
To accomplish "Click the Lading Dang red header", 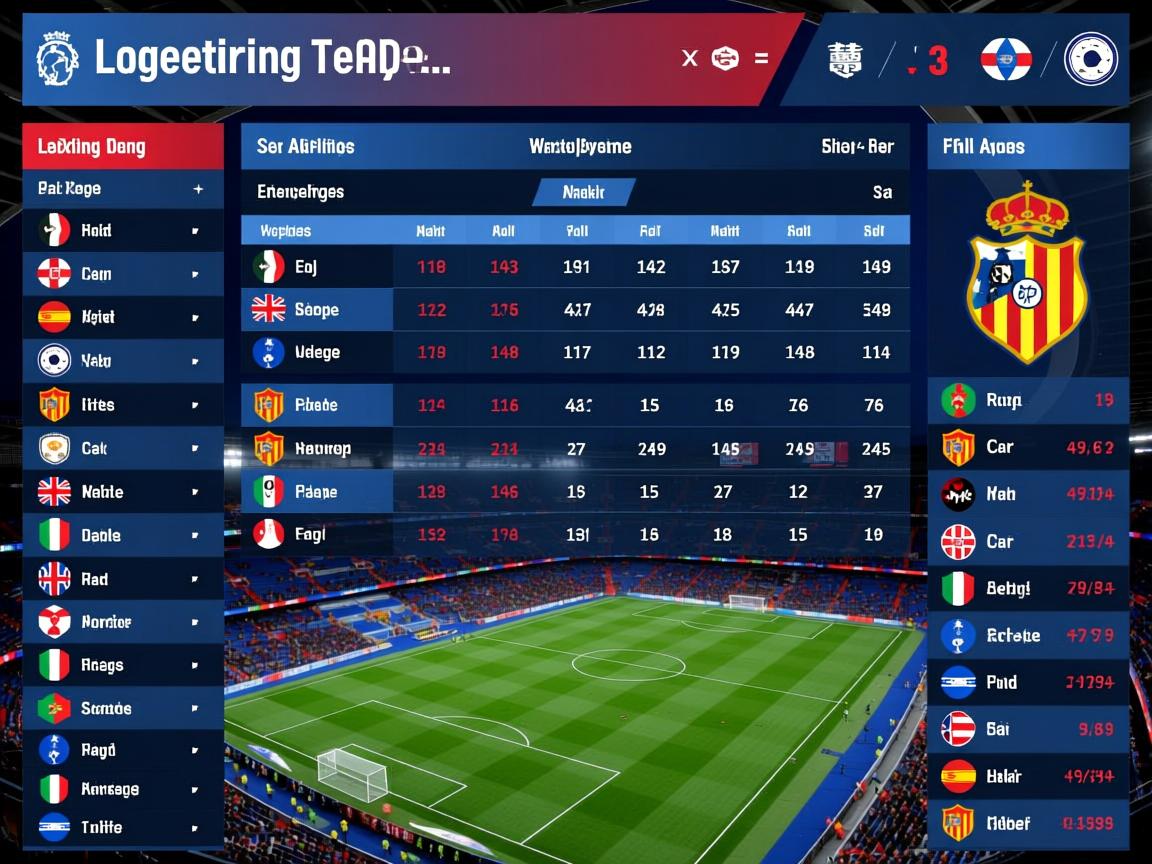I will (122, 147).
